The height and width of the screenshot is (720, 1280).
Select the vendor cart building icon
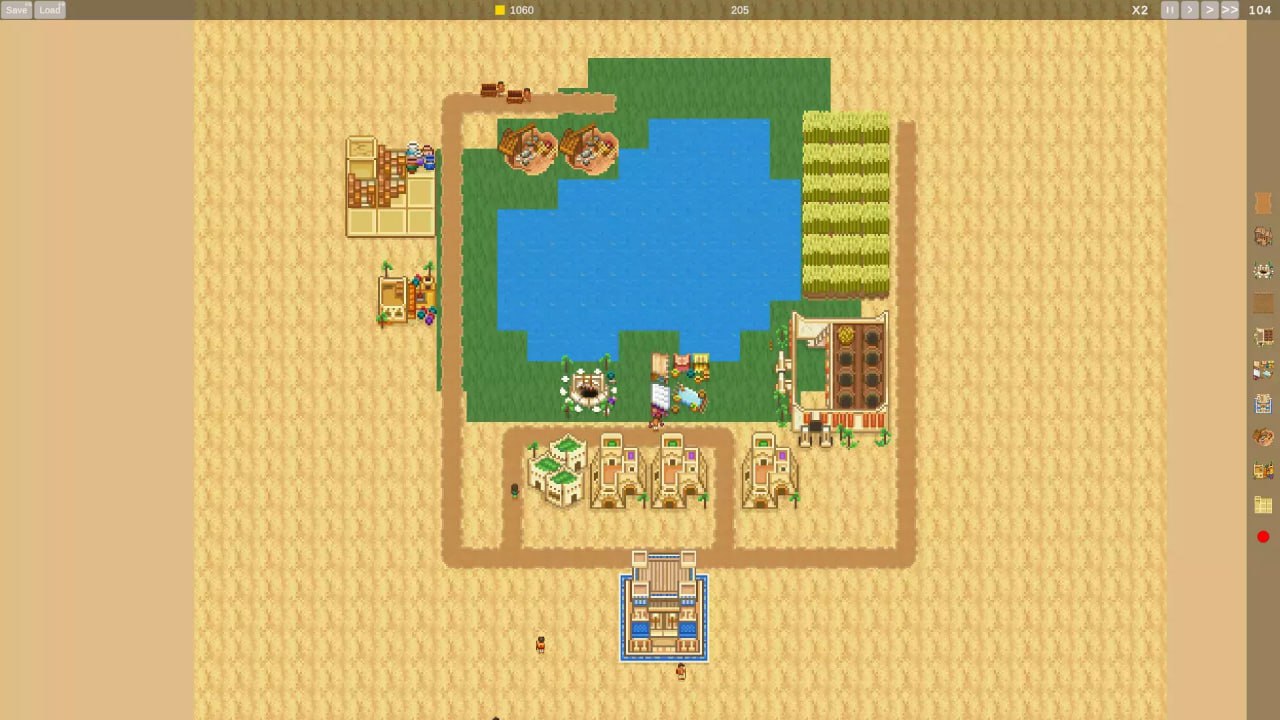tap(1263, 470)
